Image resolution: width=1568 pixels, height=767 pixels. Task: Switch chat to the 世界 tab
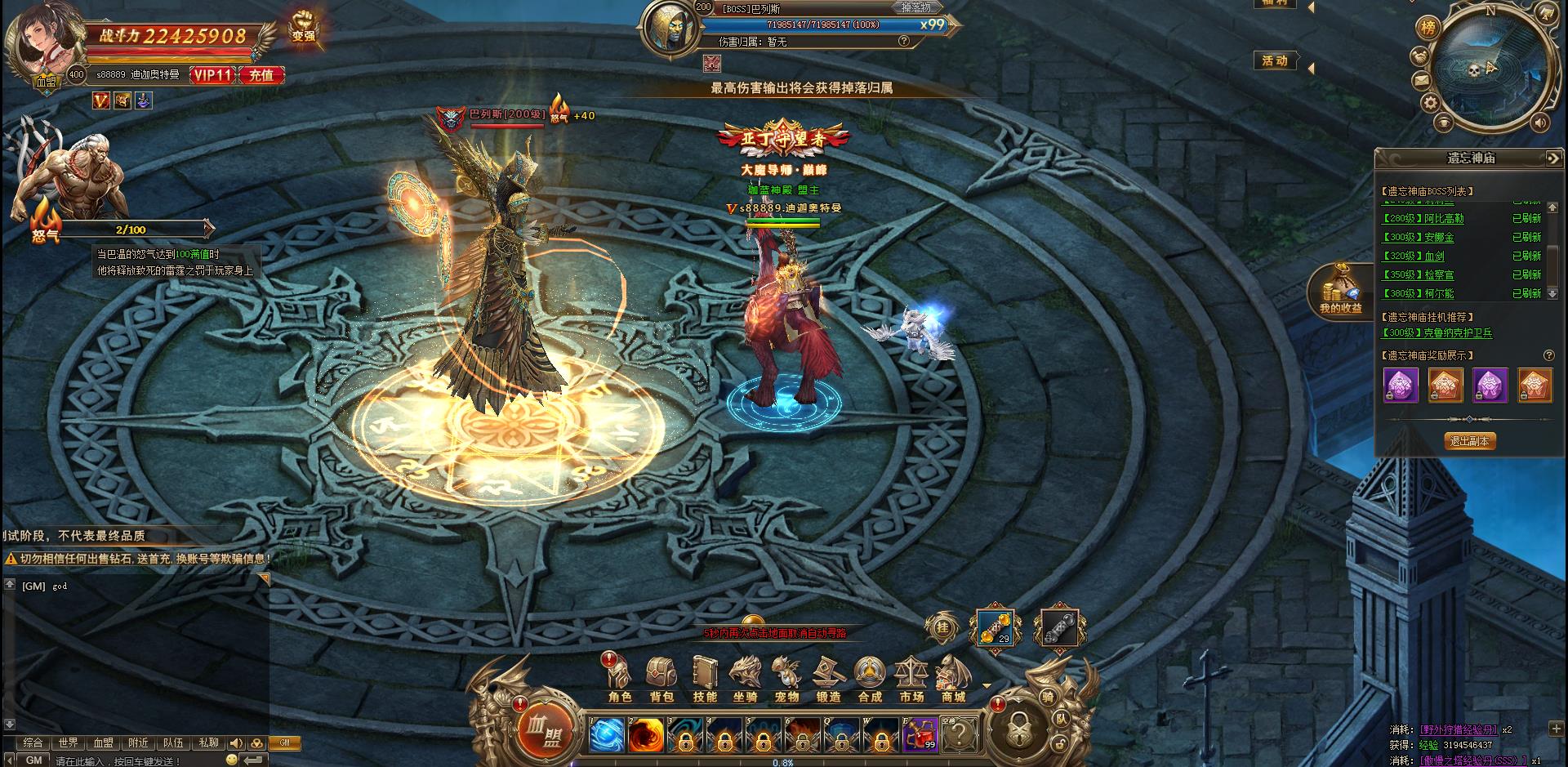[68, 743]
